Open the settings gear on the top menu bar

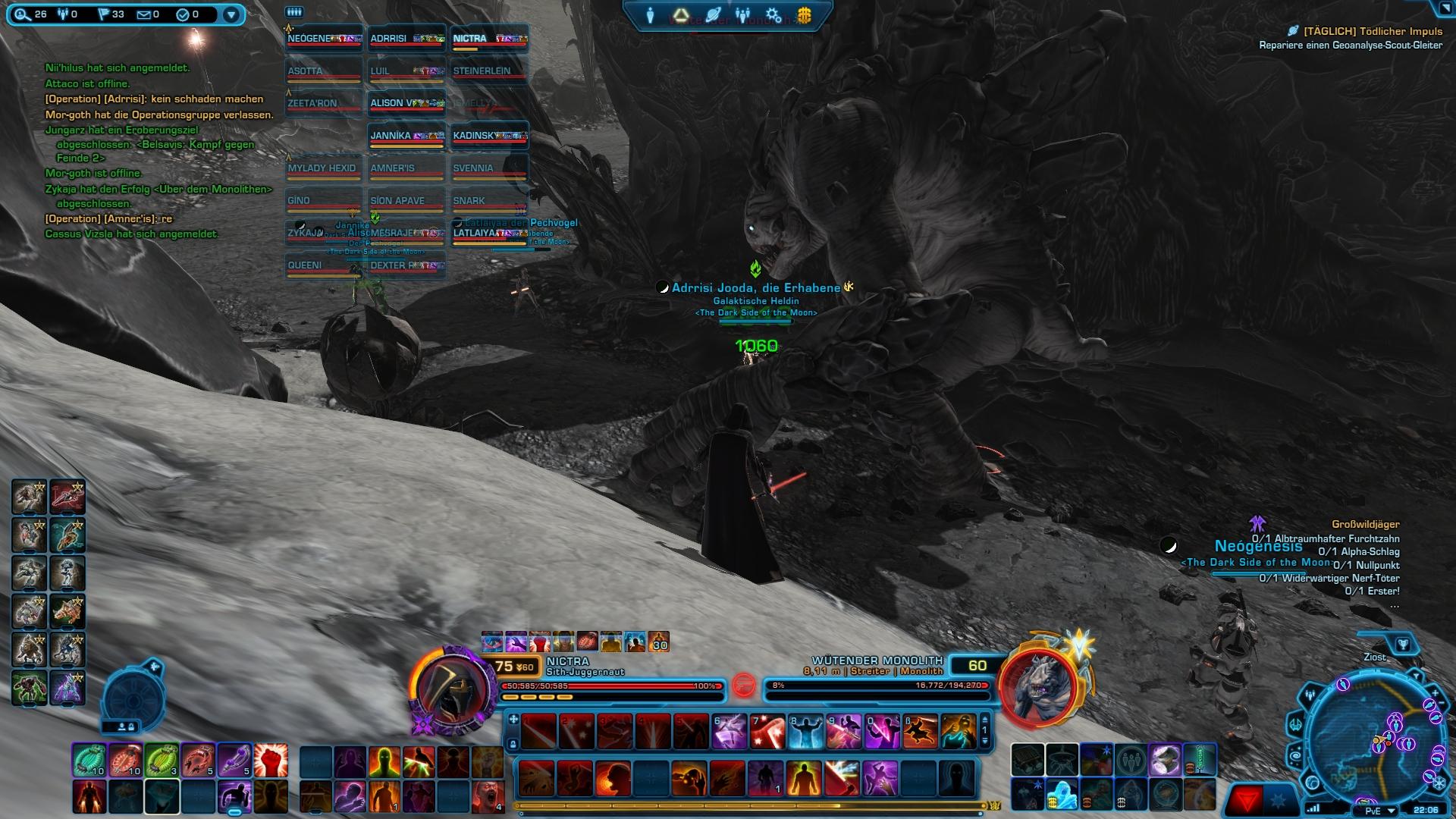coord(773,14)
